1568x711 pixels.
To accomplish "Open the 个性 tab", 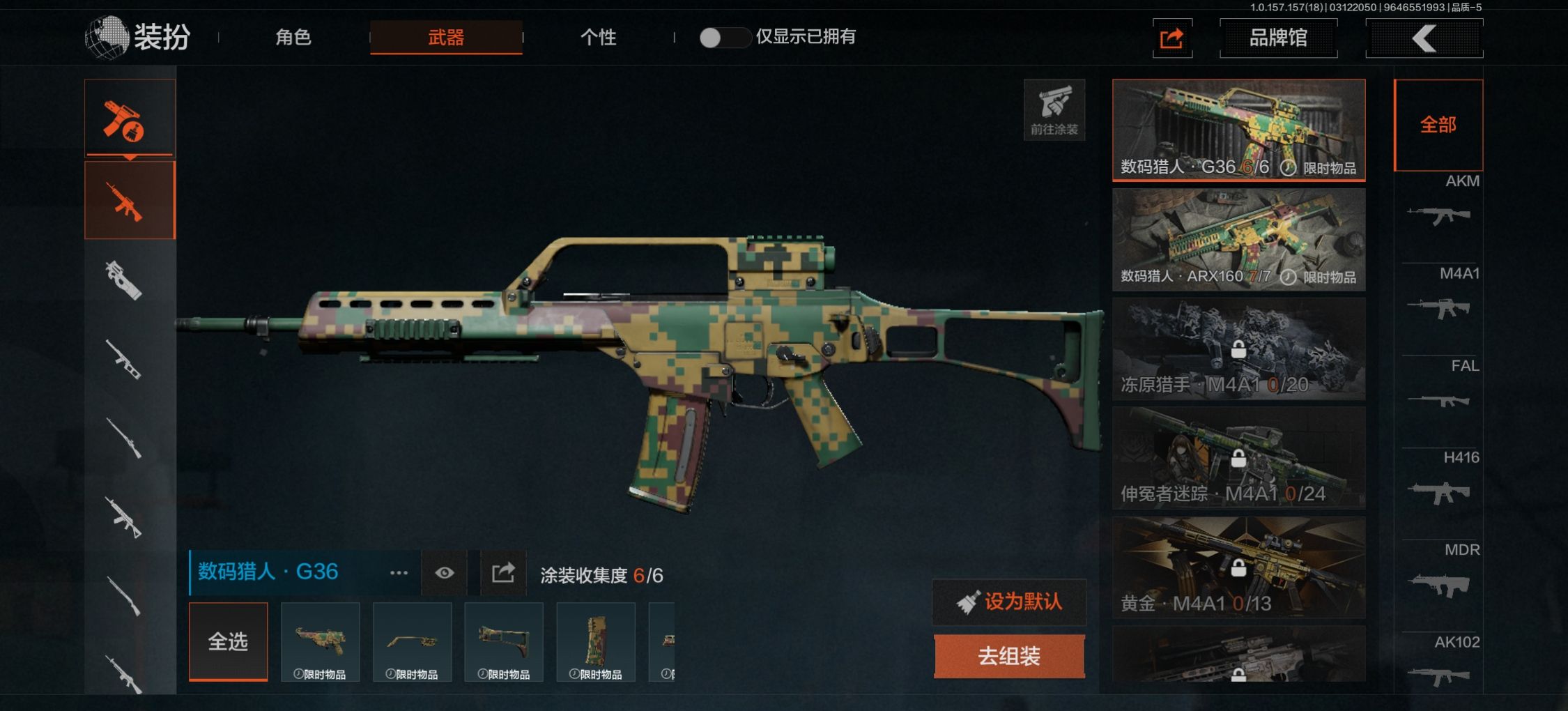I will pos(598,37).
